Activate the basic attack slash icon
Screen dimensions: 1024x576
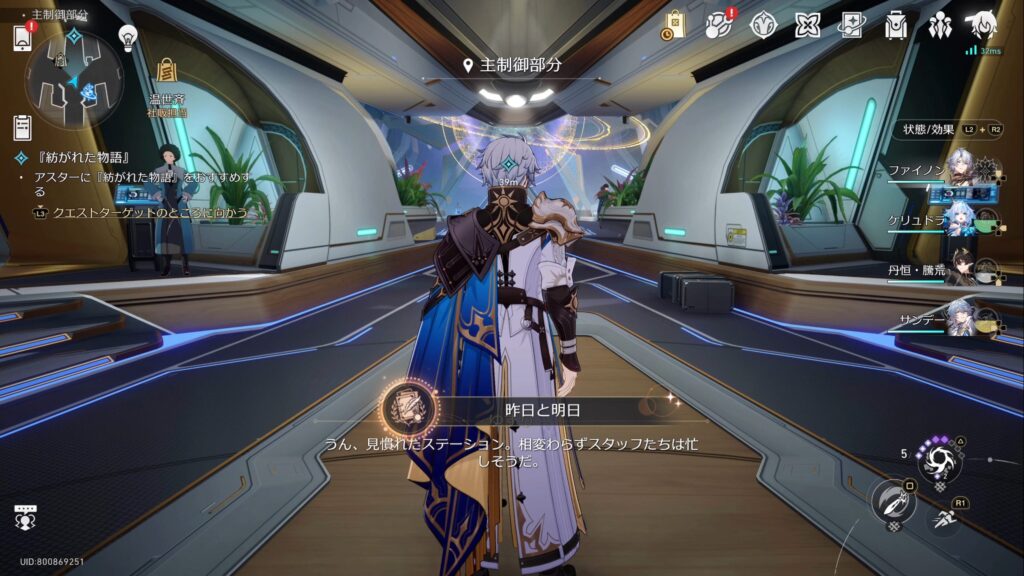click(892, 501)
